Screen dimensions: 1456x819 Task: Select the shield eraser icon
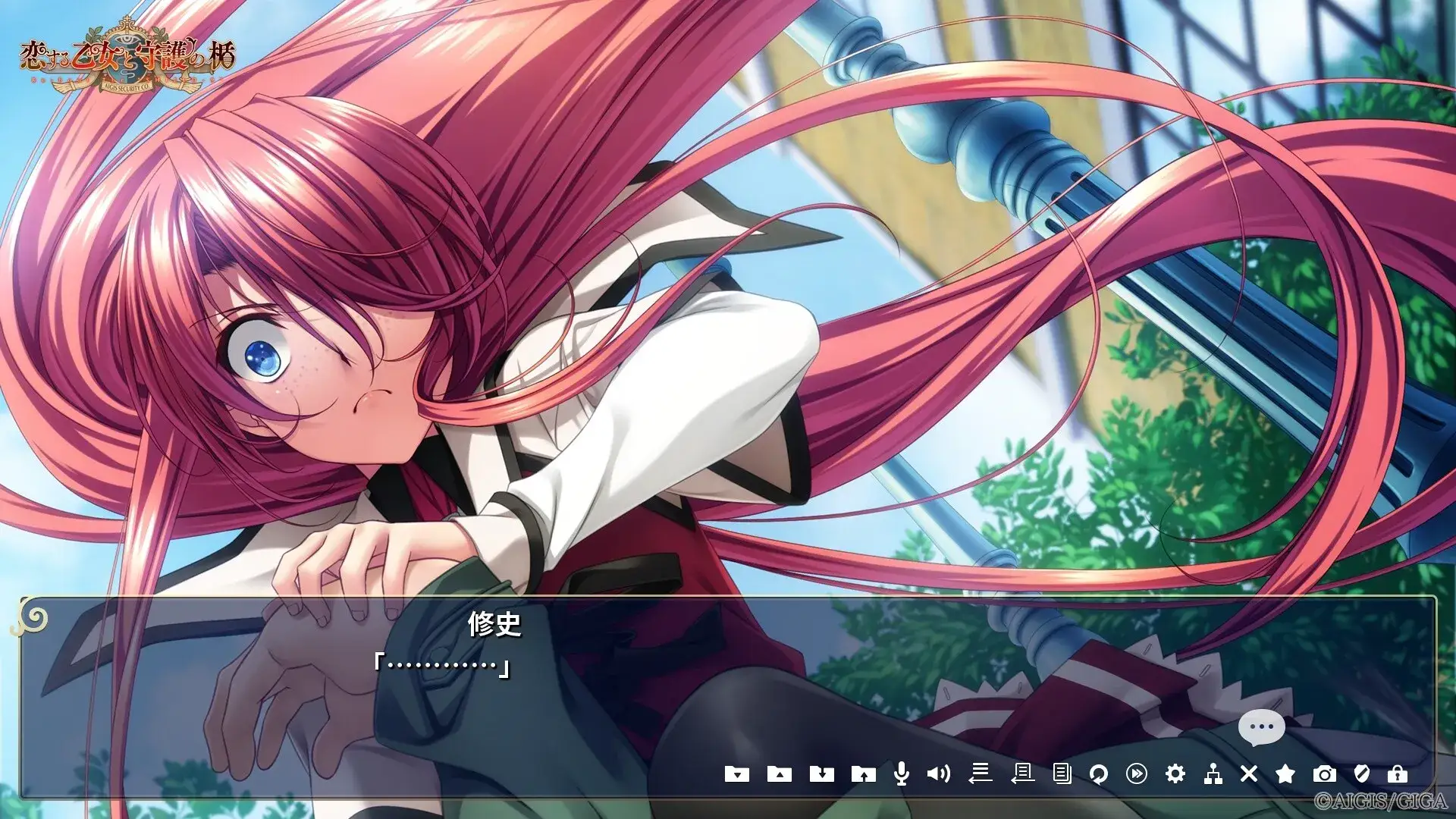1363,773
